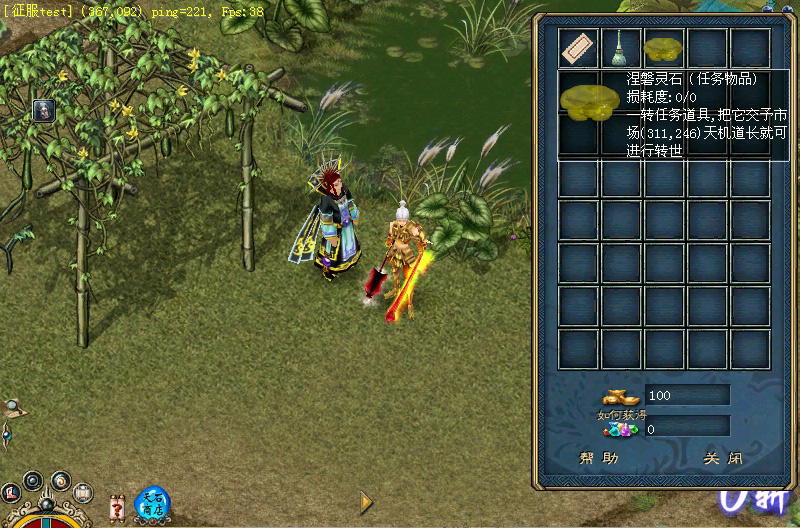Select the paper ticket inventory slot

tap(578, 47)
